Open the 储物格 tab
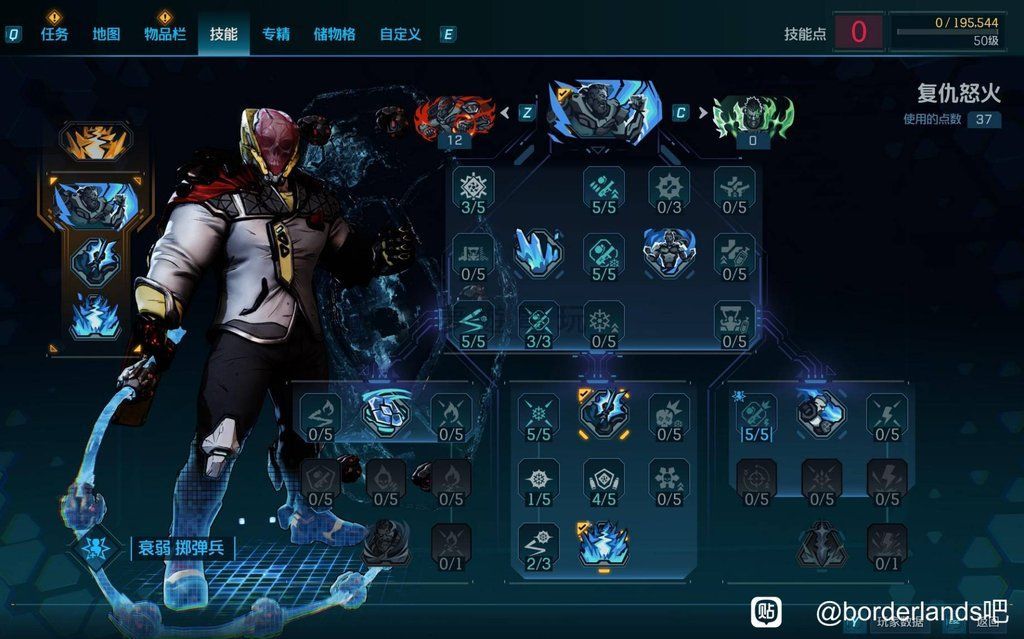 click(x=334, y=34)
